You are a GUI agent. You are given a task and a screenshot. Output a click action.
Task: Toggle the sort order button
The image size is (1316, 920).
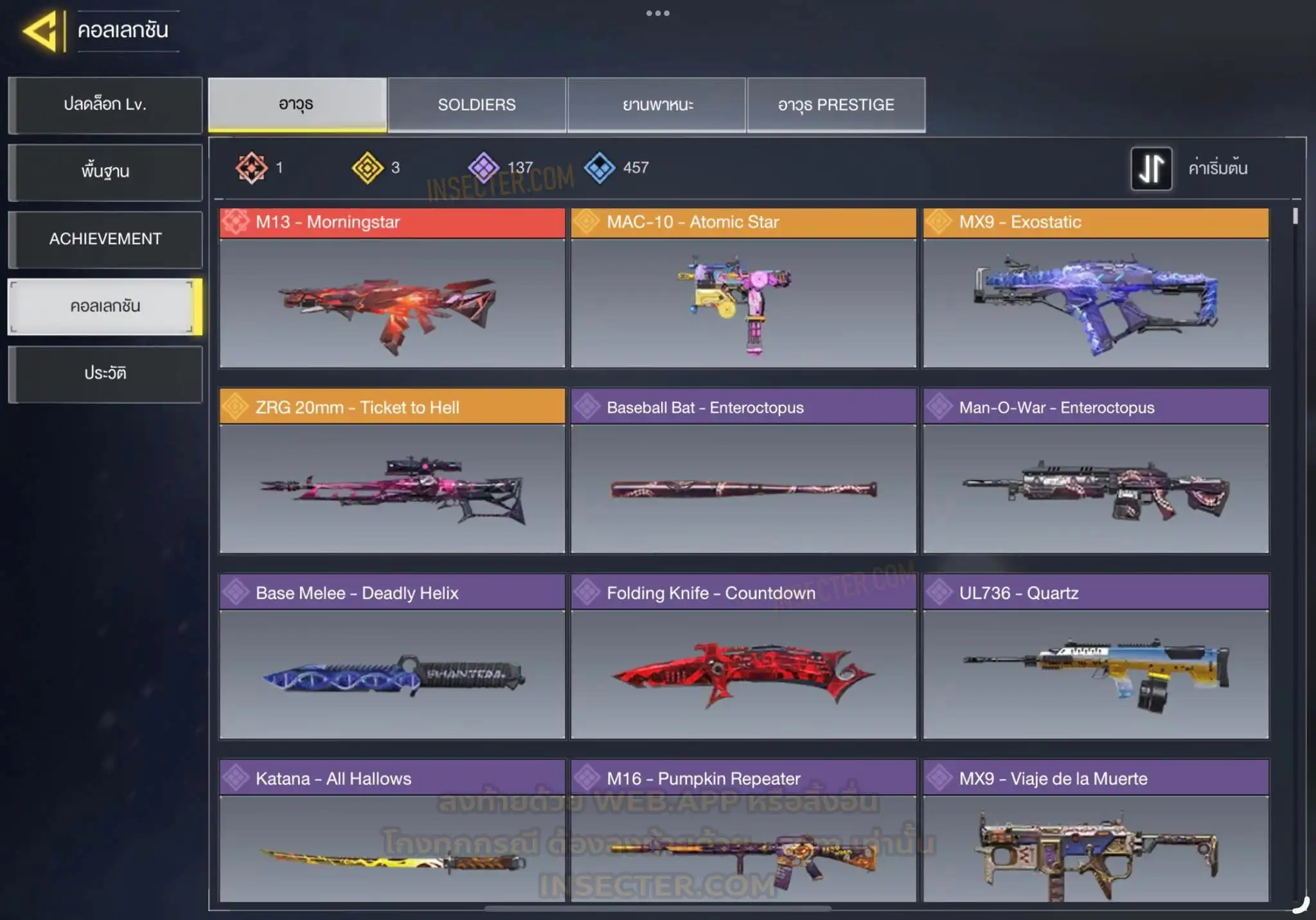[1151, 168]
